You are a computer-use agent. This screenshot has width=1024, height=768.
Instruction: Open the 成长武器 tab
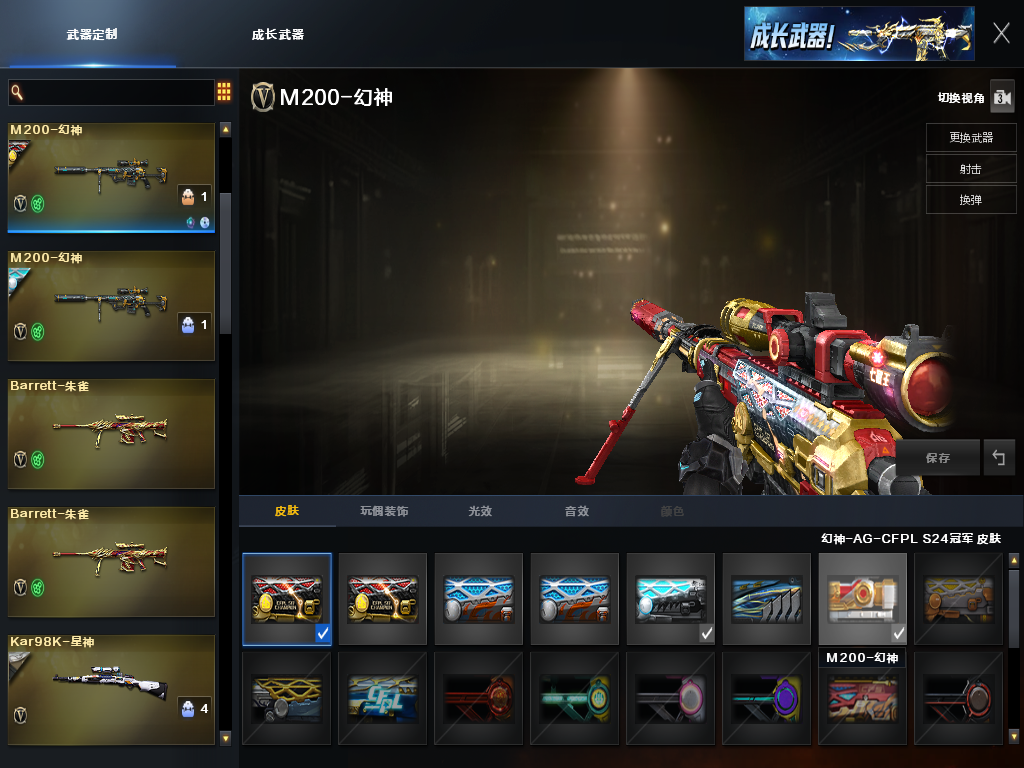point(278,34)
